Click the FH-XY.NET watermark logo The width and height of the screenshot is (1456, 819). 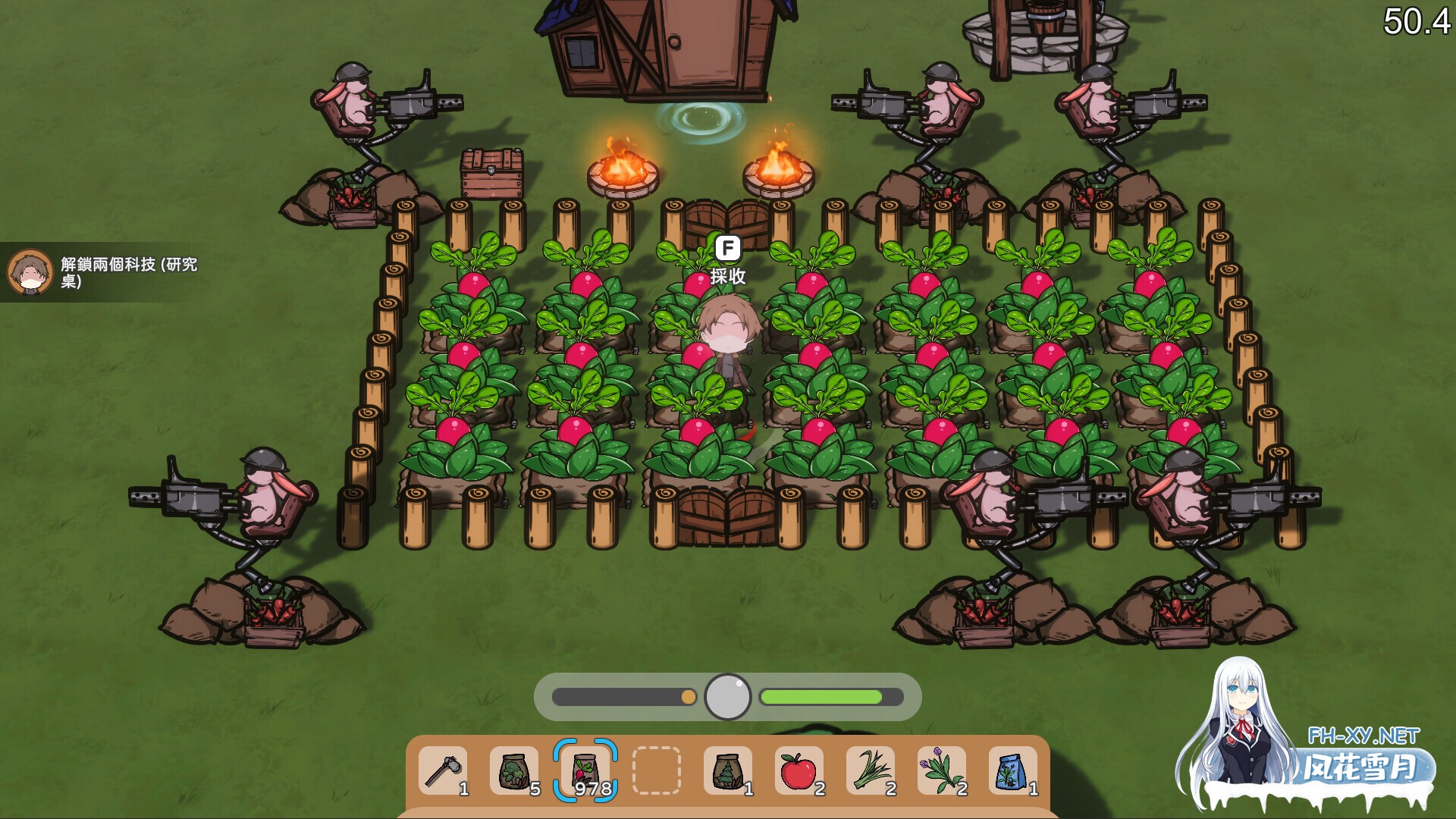1362,755
